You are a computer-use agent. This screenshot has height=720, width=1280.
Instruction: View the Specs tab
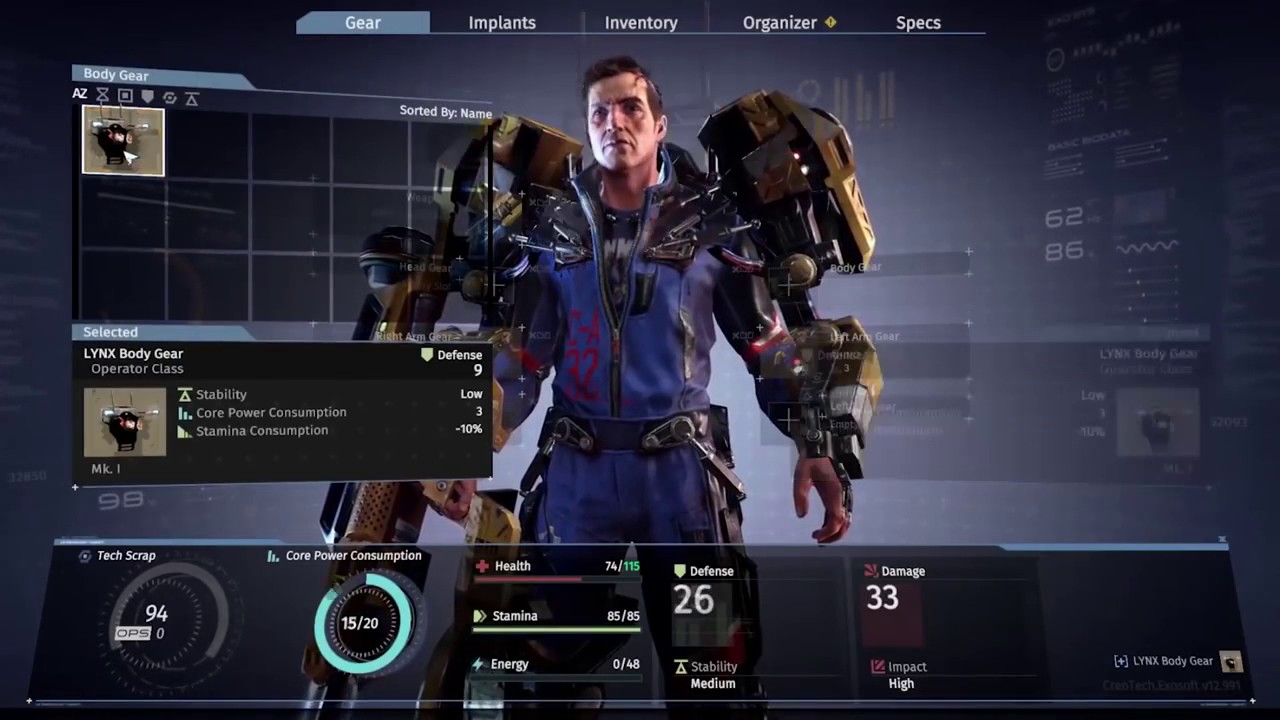tap(918, 22)
